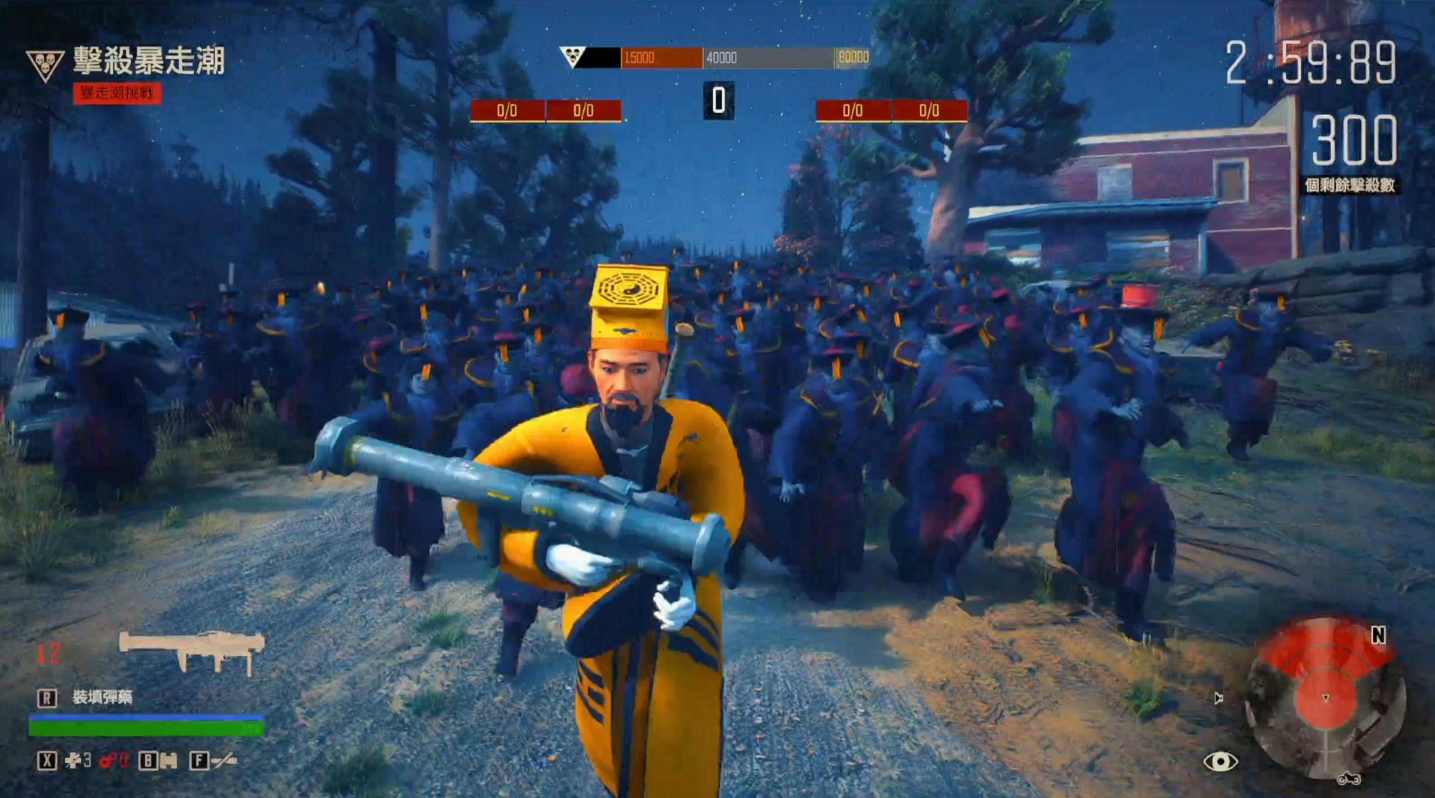Screen dimensions: 1435x798
Task: Select the melee weapon icon
Action: [225, 761]
